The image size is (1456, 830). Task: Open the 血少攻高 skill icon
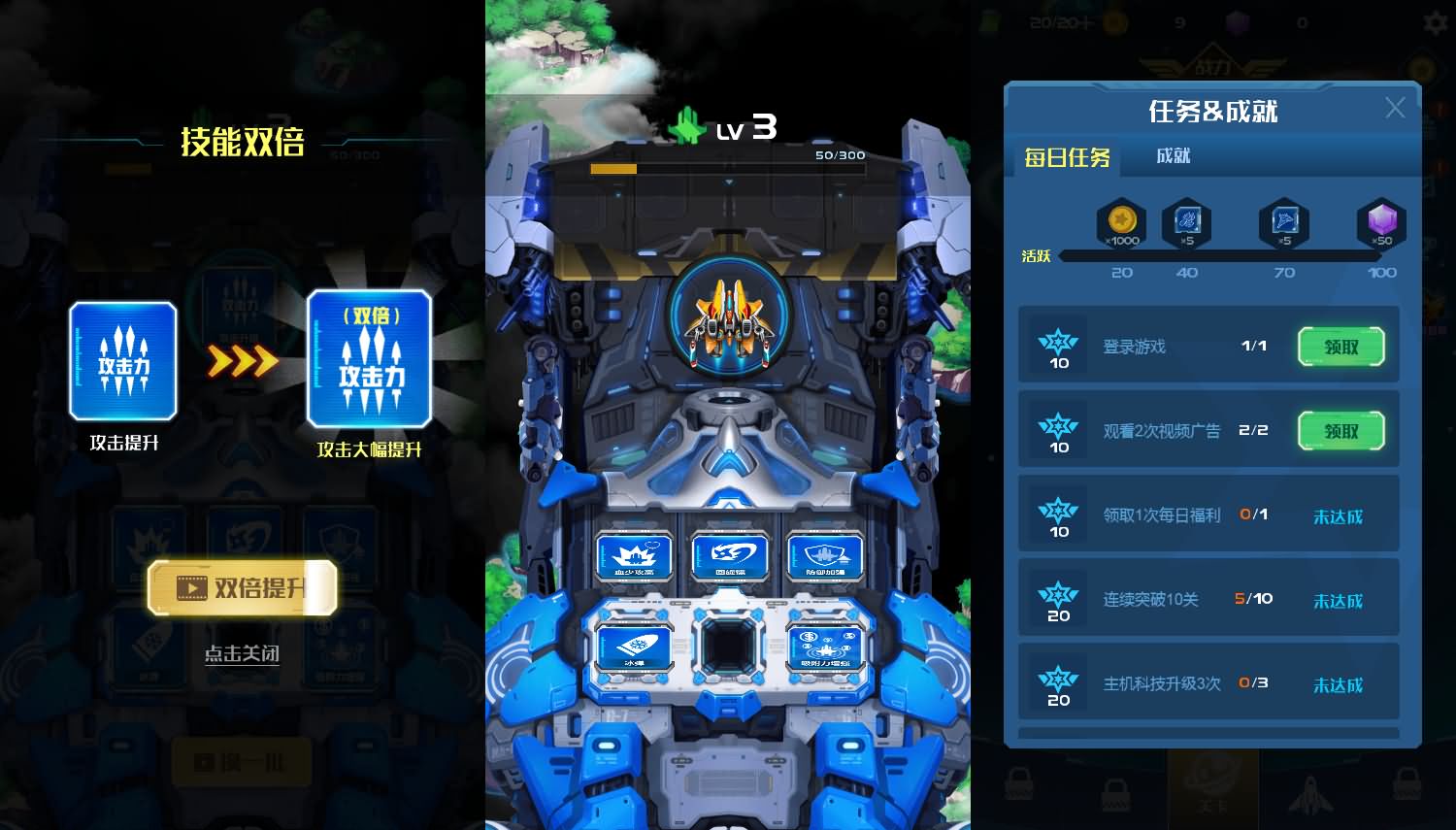coord(633,556)
